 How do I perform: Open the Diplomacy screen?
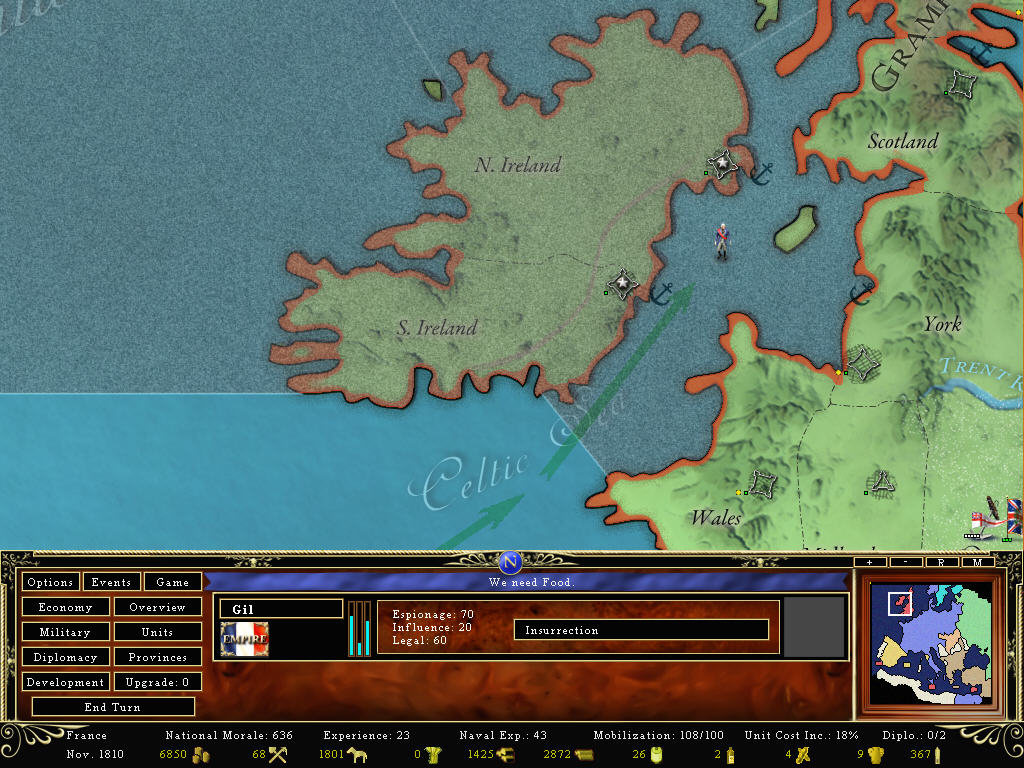tap(65, 657)
